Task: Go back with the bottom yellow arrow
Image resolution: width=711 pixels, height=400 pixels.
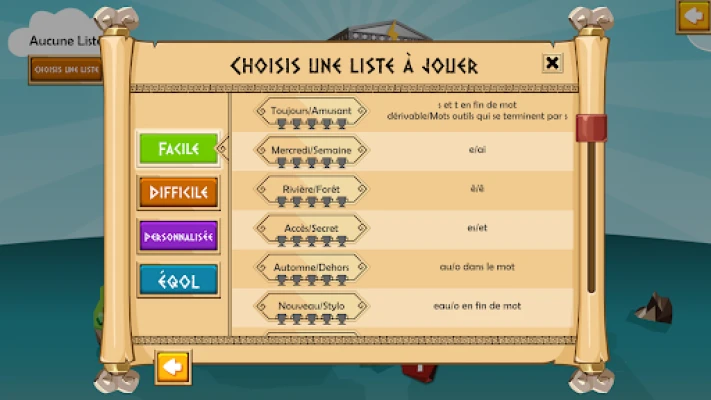Action: point(172,367)
